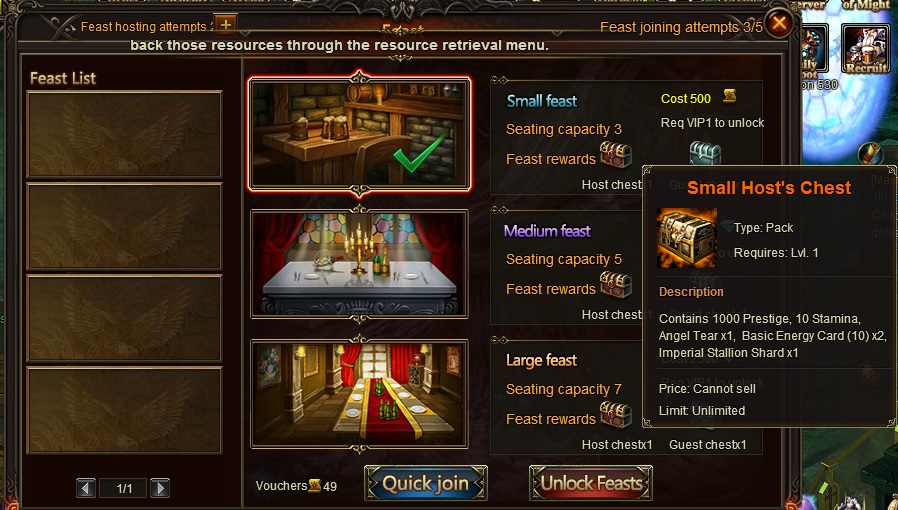Pick the Large feast banquet hall thumbnail
Viewport: 898px width, 510px height.
pyautogui.click(x=360, y=393)
